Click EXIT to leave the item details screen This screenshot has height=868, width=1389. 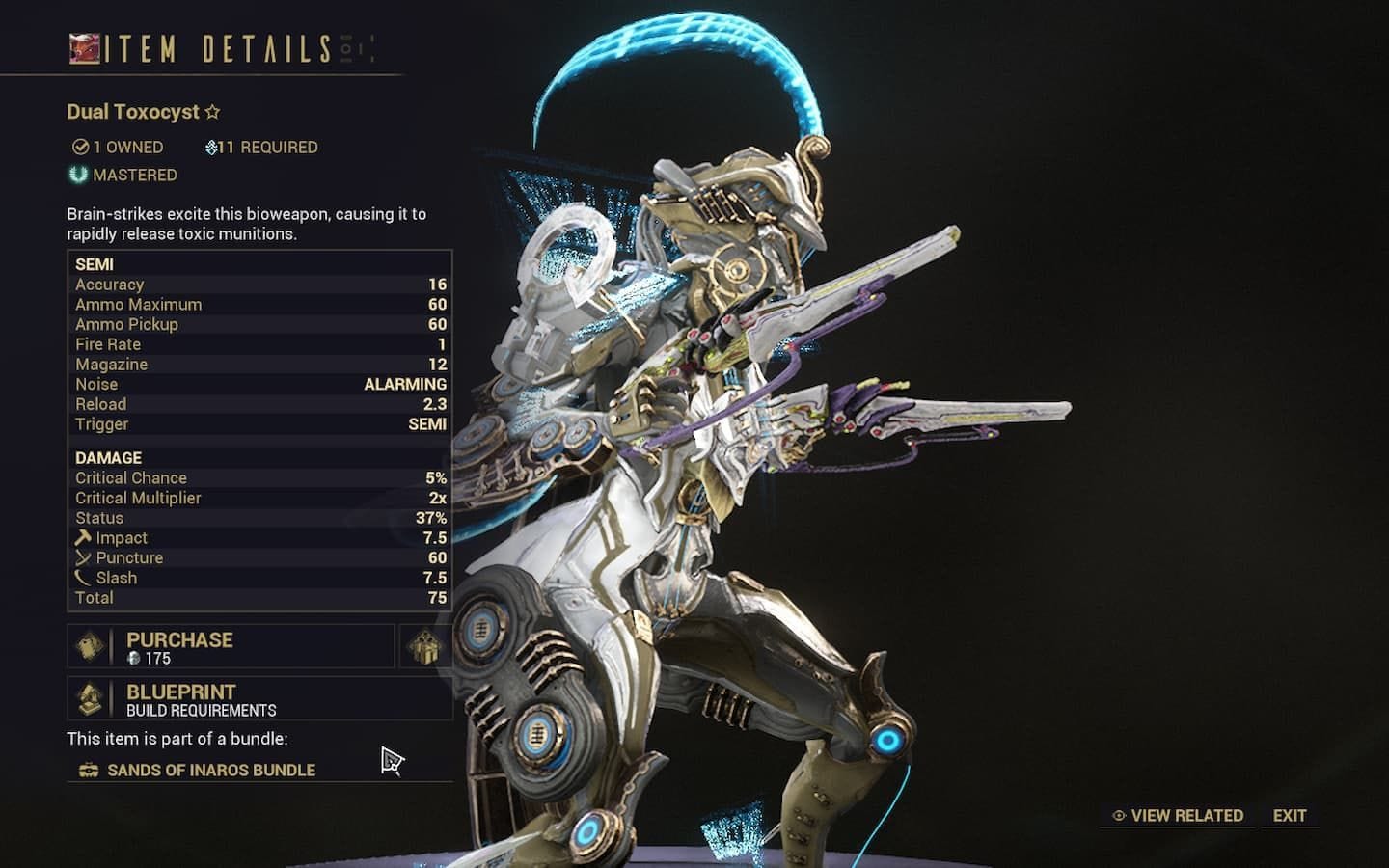(1289, 815)
